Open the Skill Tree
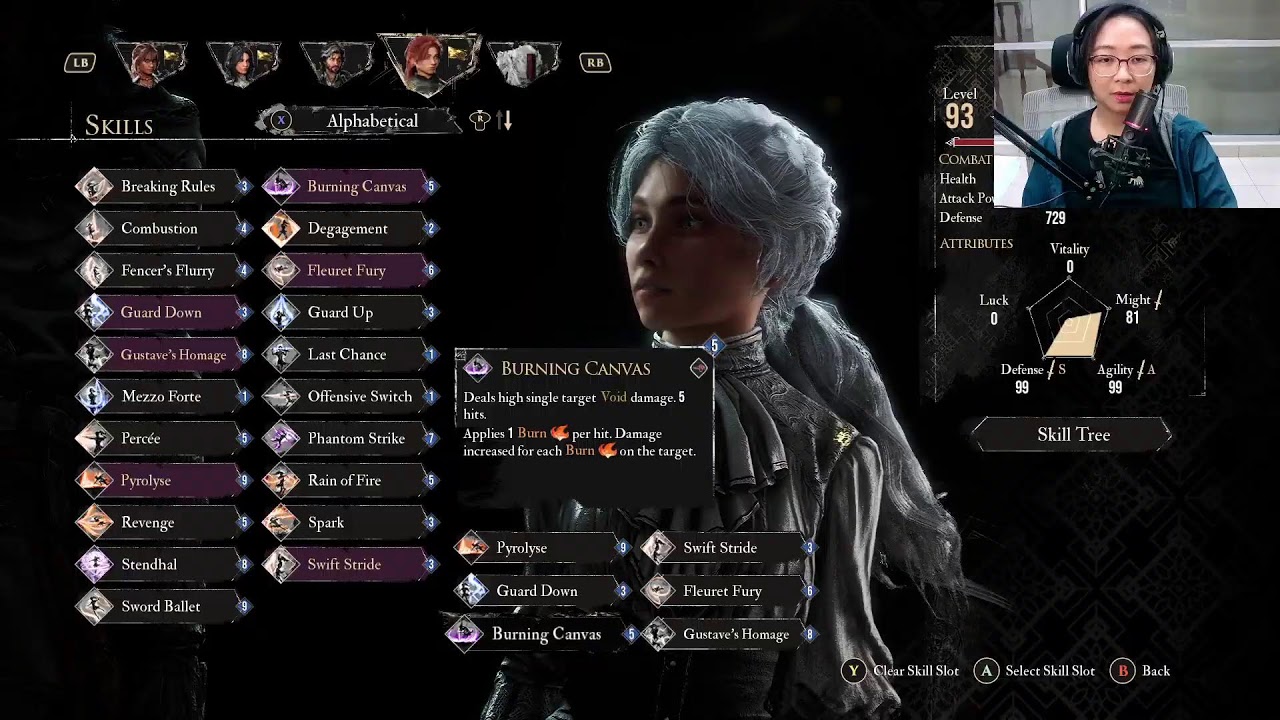Viewport: 1280px width, 720px height. 1072,435
